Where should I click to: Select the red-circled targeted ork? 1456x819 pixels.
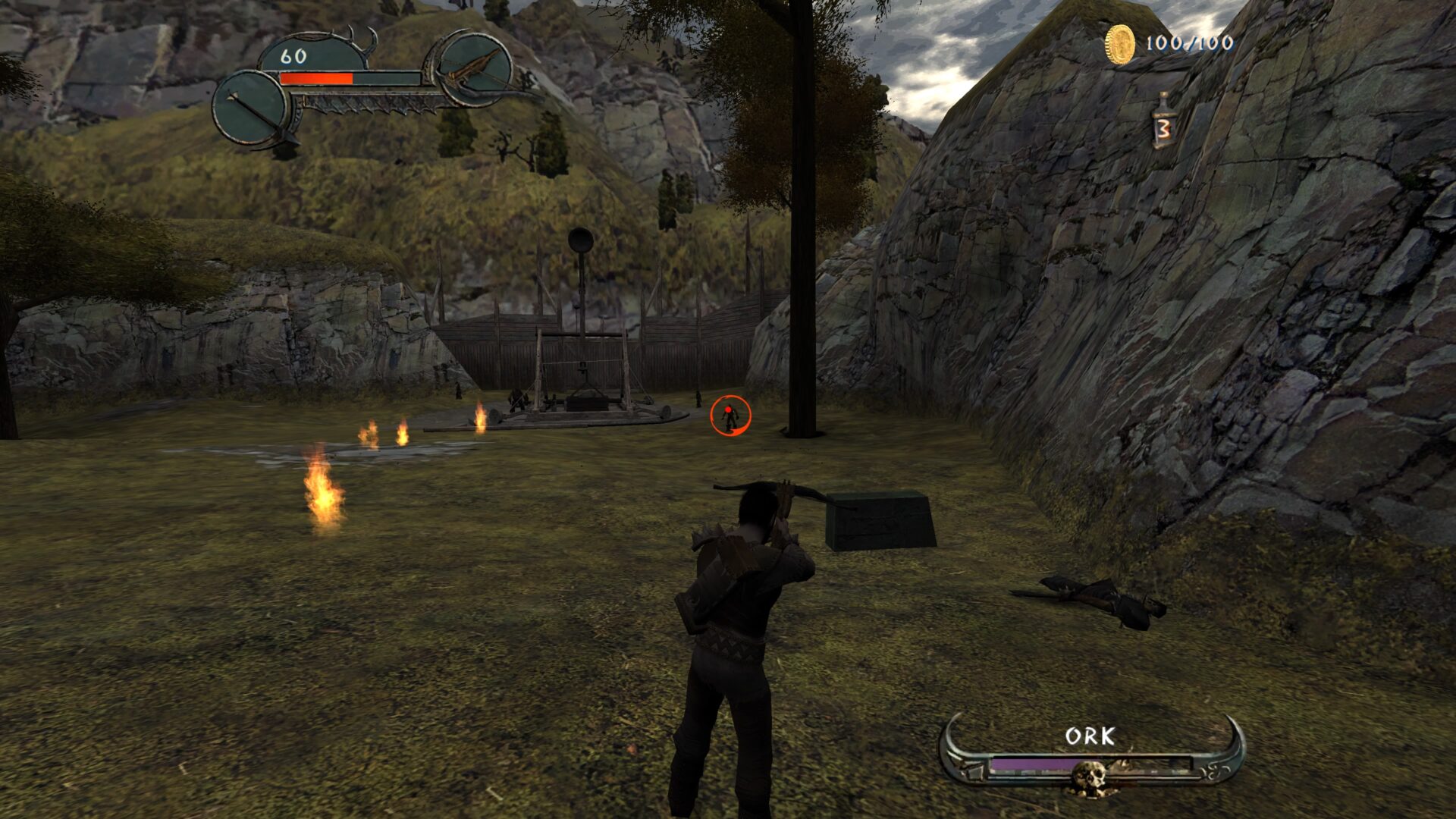(x=730, y=416)
